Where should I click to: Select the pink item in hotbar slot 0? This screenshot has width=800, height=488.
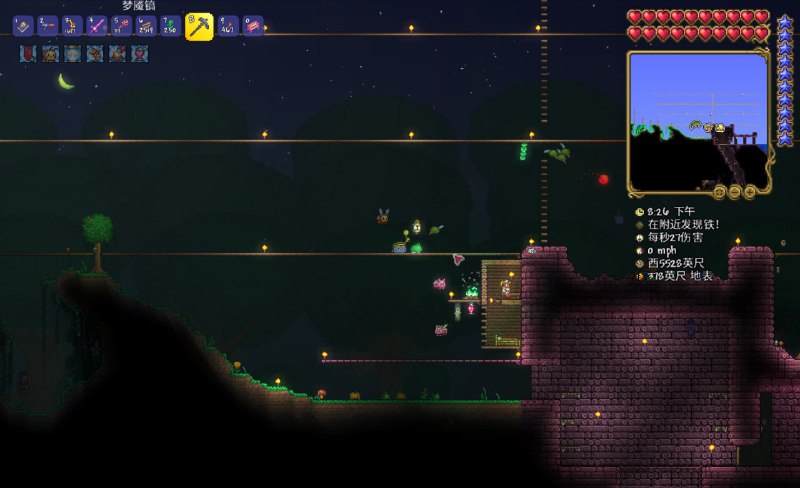253,25
